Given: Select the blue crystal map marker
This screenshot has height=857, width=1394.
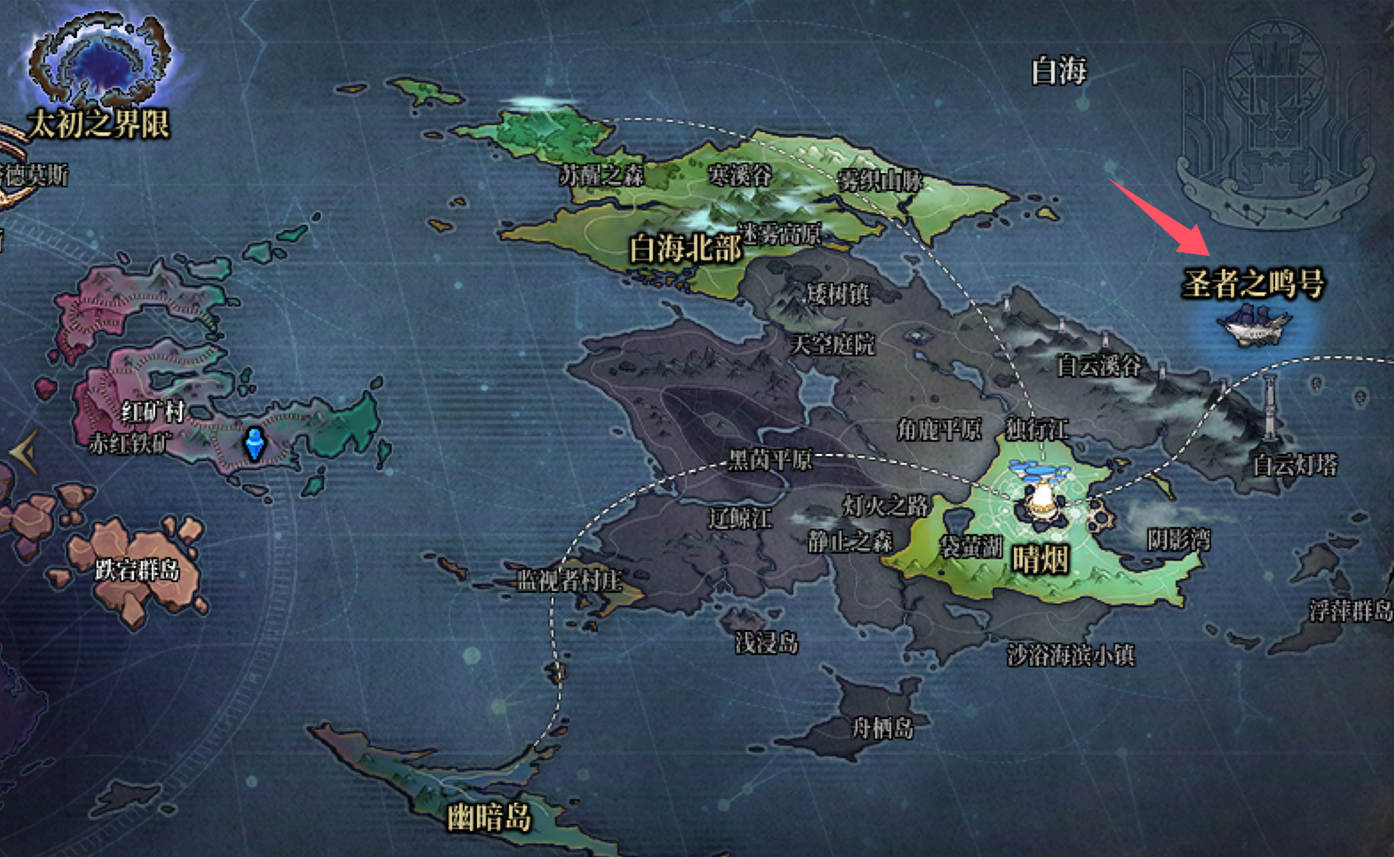Looking at the screenshot, I should 255,443.
